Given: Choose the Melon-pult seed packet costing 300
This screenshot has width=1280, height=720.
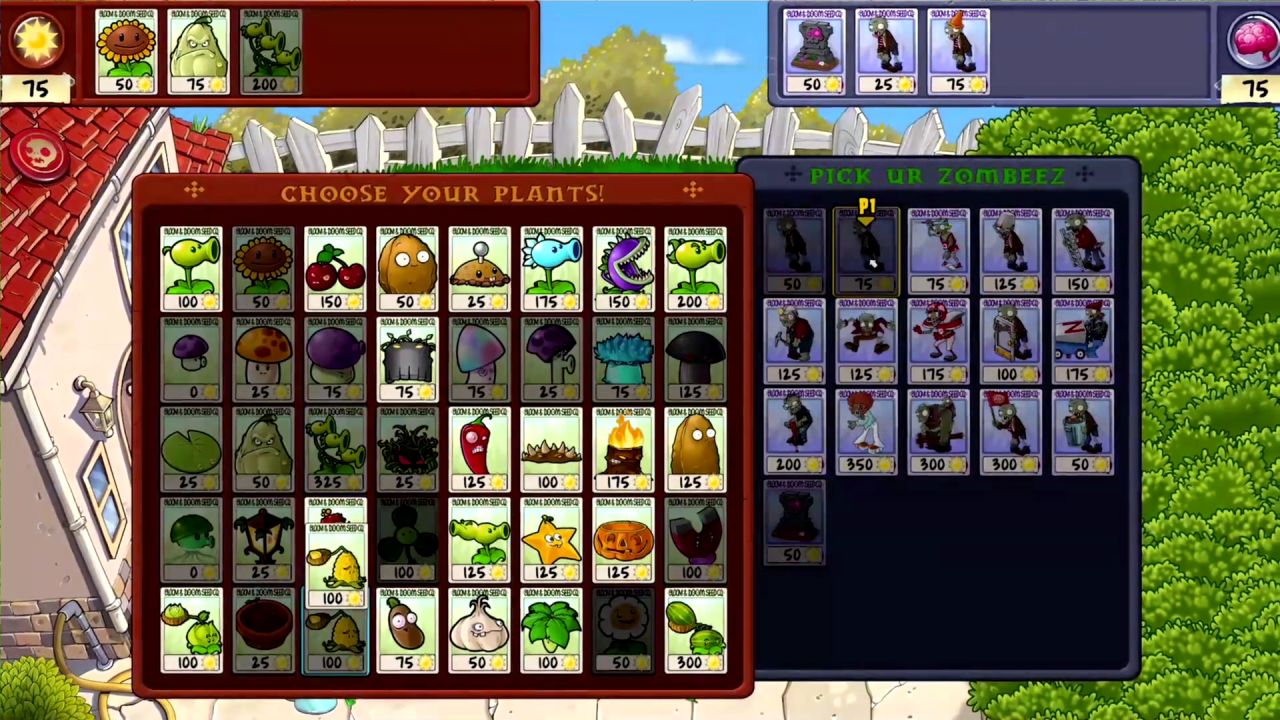Looking at the screenshot, I should [x=694, y=630].
